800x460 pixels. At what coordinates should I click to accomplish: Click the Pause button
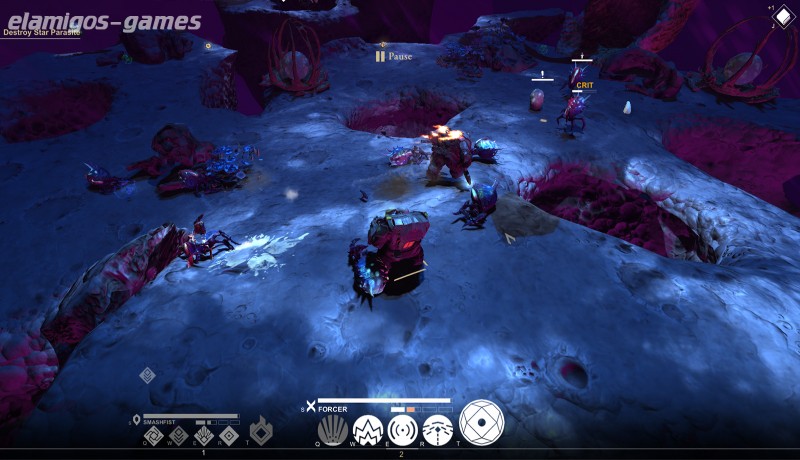click(x=394, y=57)
